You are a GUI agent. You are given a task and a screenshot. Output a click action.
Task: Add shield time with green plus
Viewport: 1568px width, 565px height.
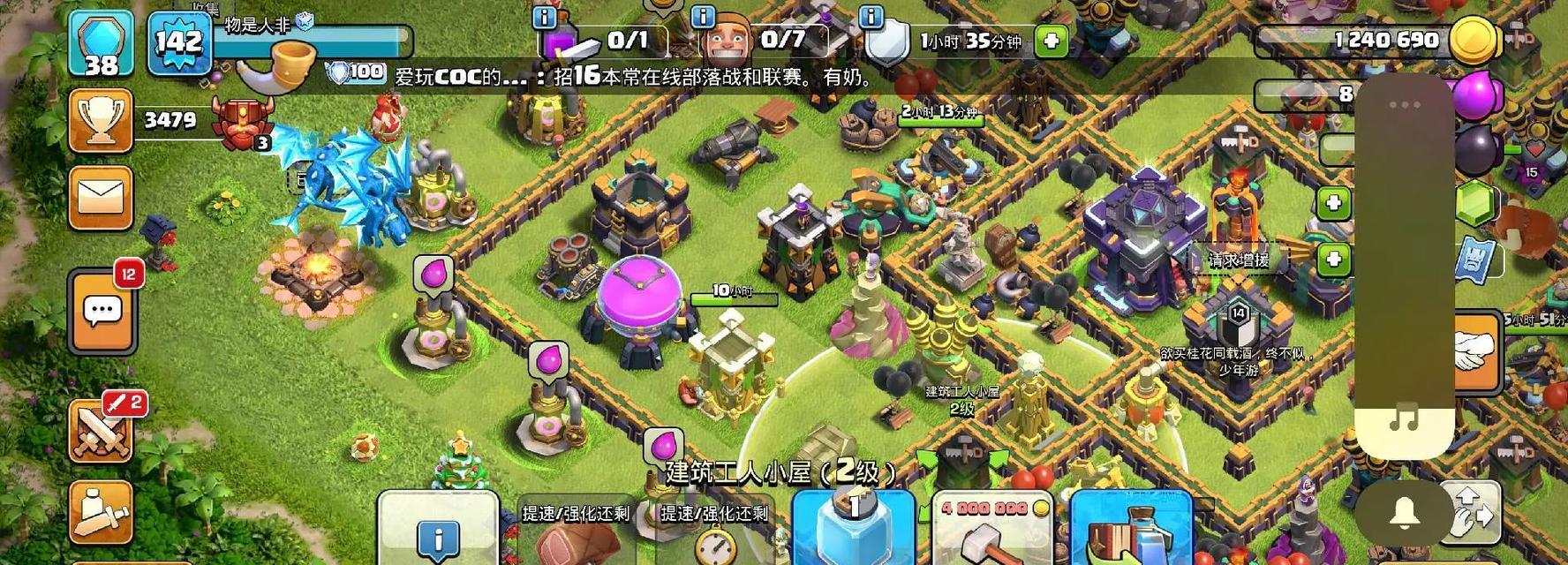1051,41
